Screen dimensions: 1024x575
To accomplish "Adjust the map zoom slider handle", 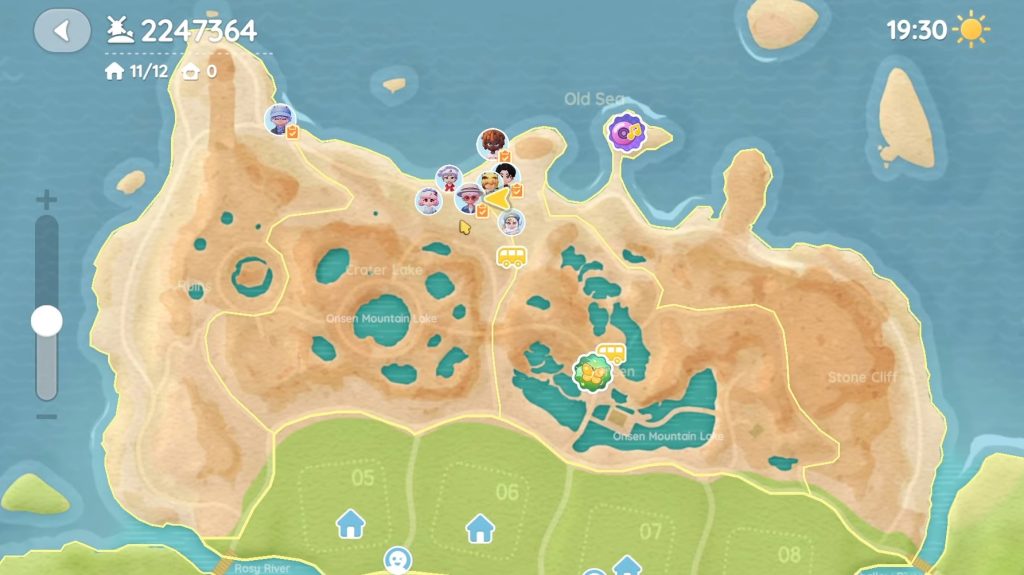I will (46, 321).
